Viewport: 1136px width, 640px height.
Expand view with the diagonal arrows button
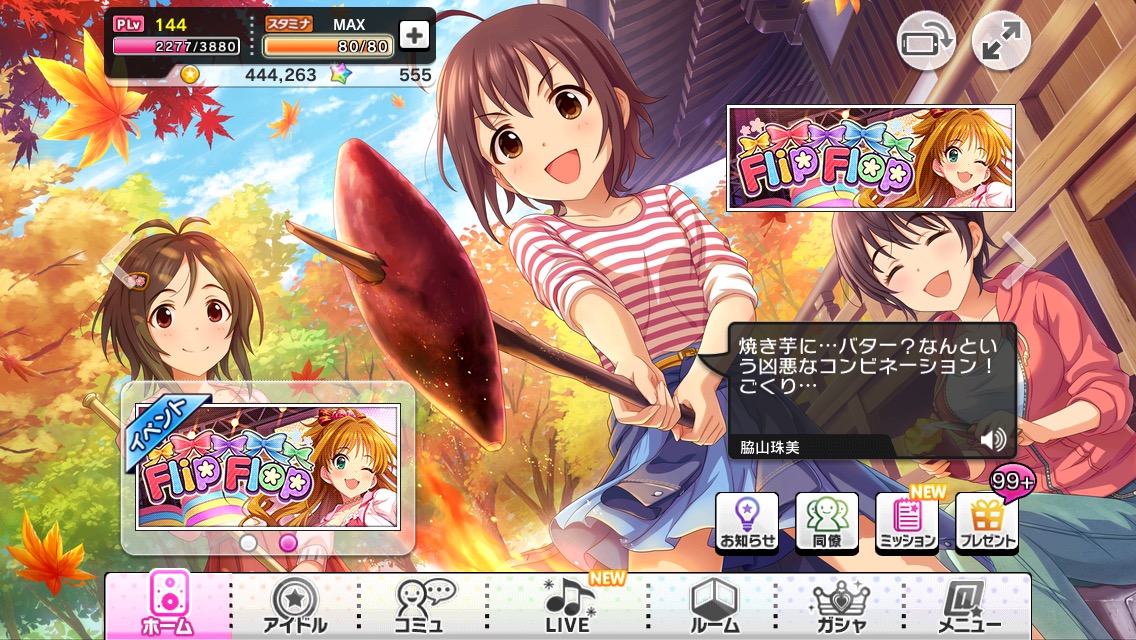coord(1001,41)
